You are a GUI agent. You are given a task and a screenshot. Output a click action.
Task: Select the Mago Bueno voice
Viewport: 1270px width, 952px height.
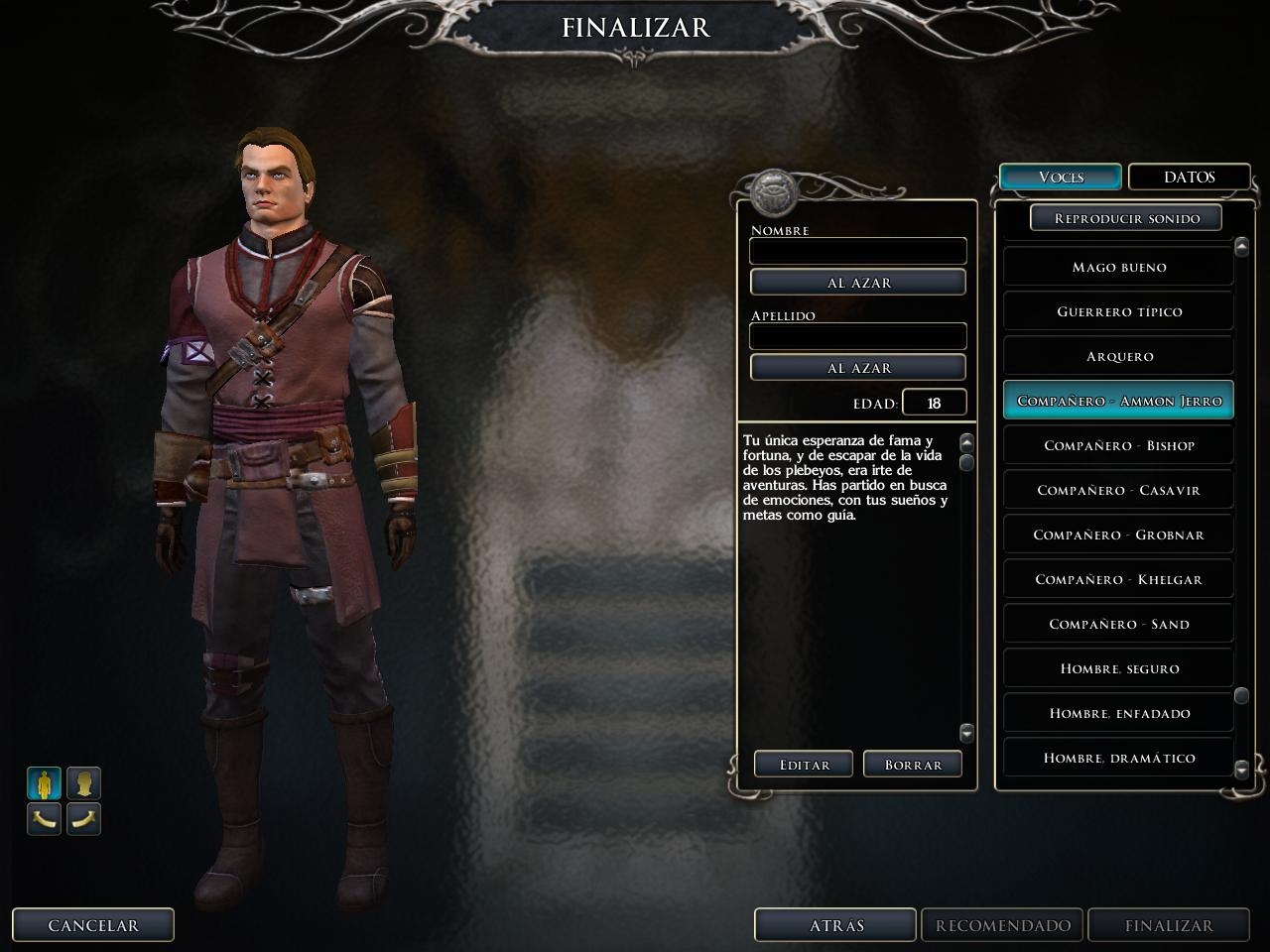[1118, 267]
